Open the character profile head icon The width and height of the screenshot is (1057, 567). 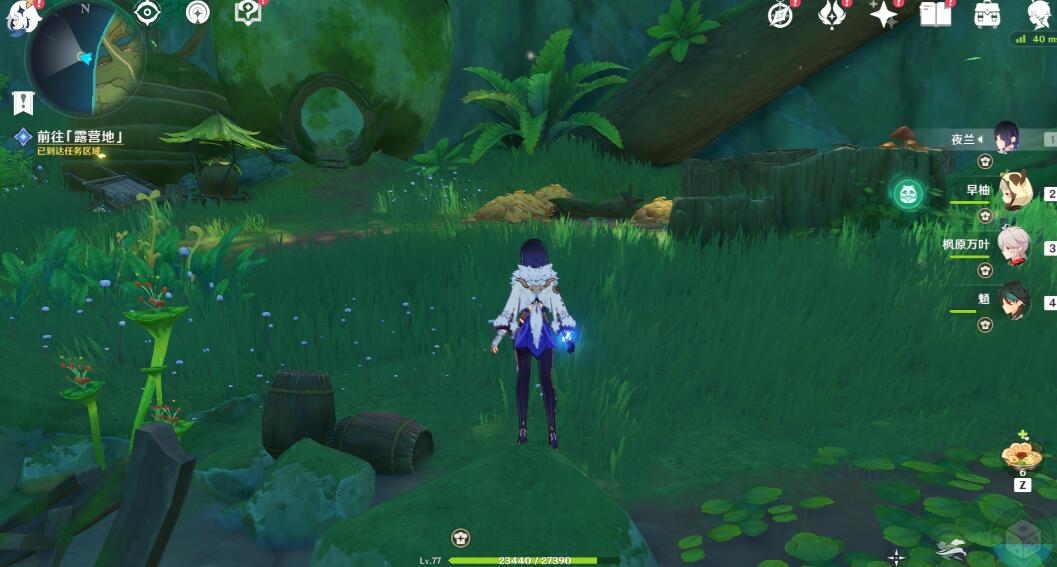[x=1040, y=14]
